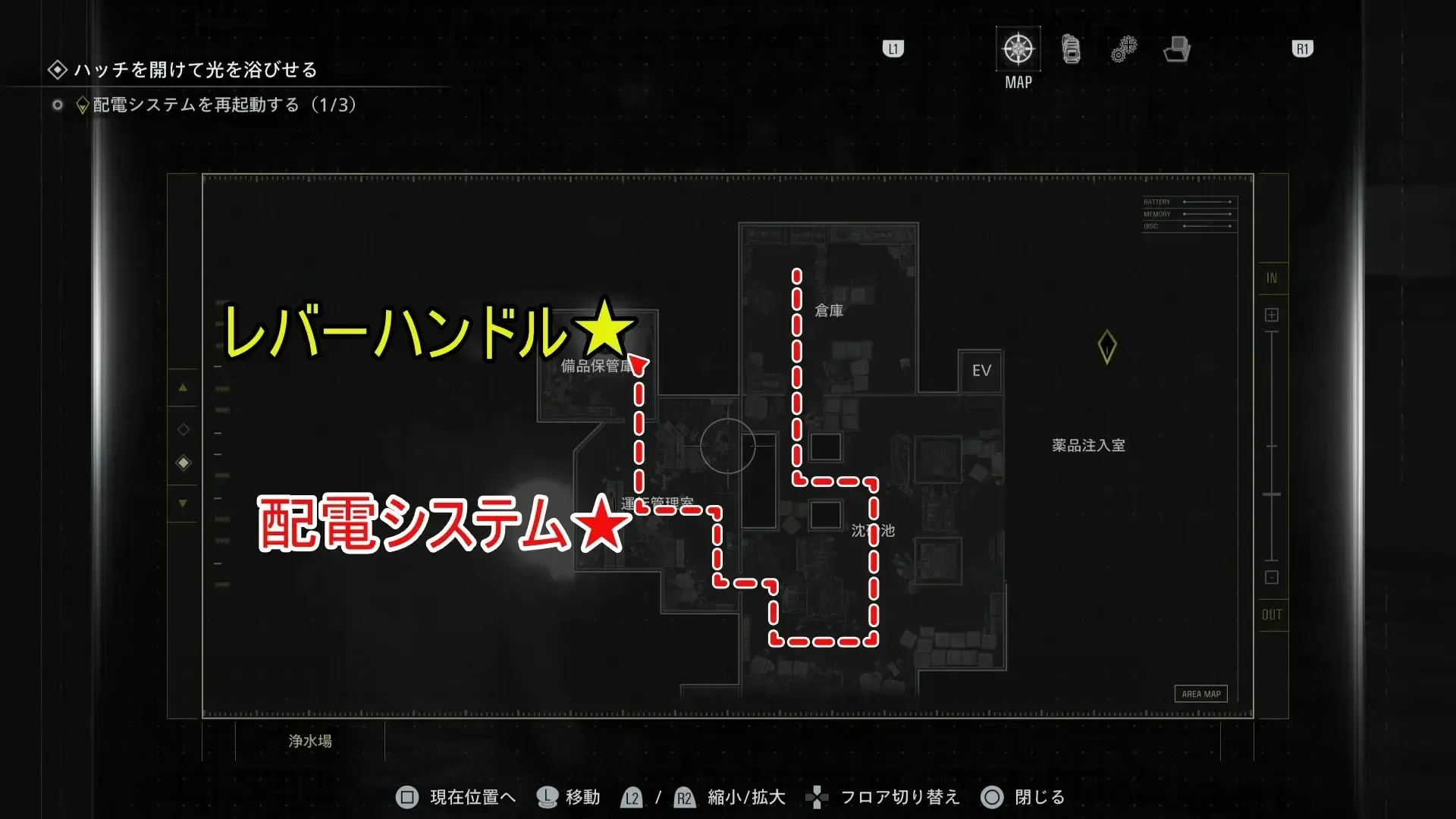Click the up arrow floor selector

pyautogui.click(x=183, y=388)
